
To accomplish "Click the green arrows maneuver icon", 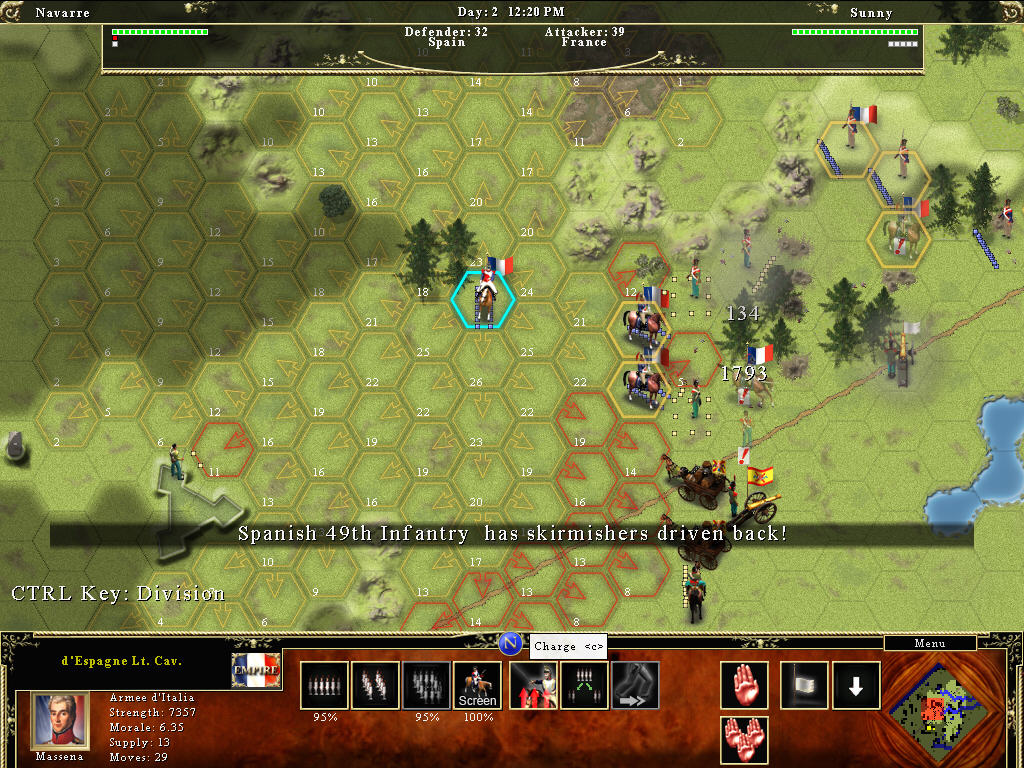I will (x=584, y=685).
